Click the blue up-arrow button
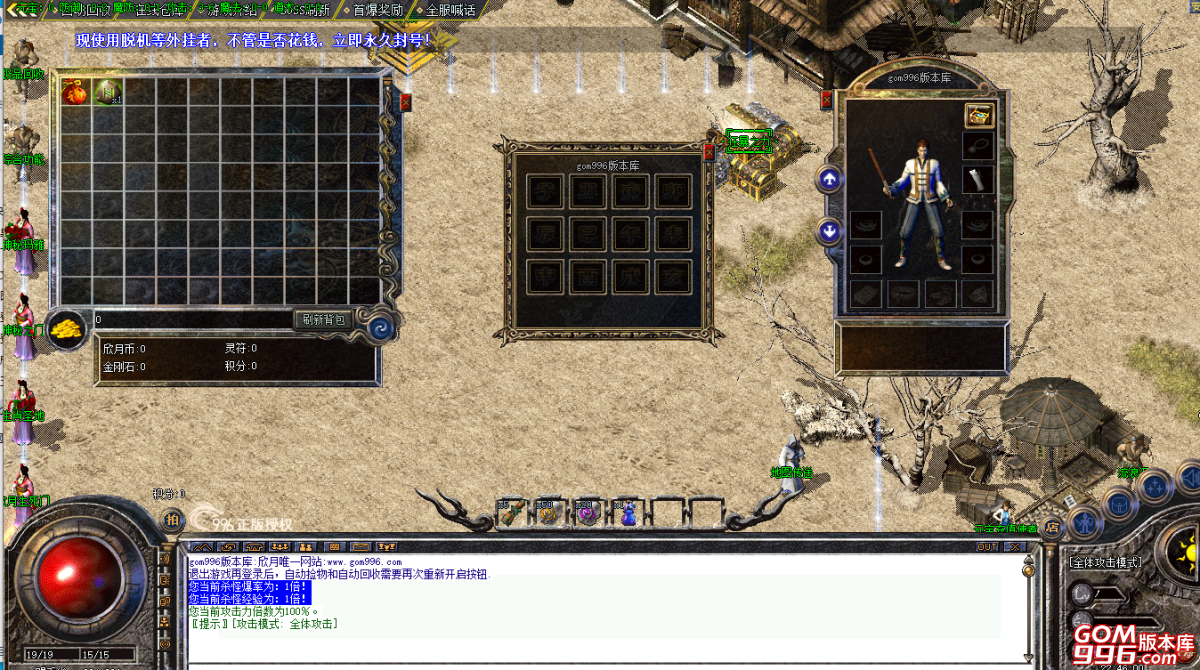The width and height of the screenshot is (1200, 670). (x=829, y=180)
